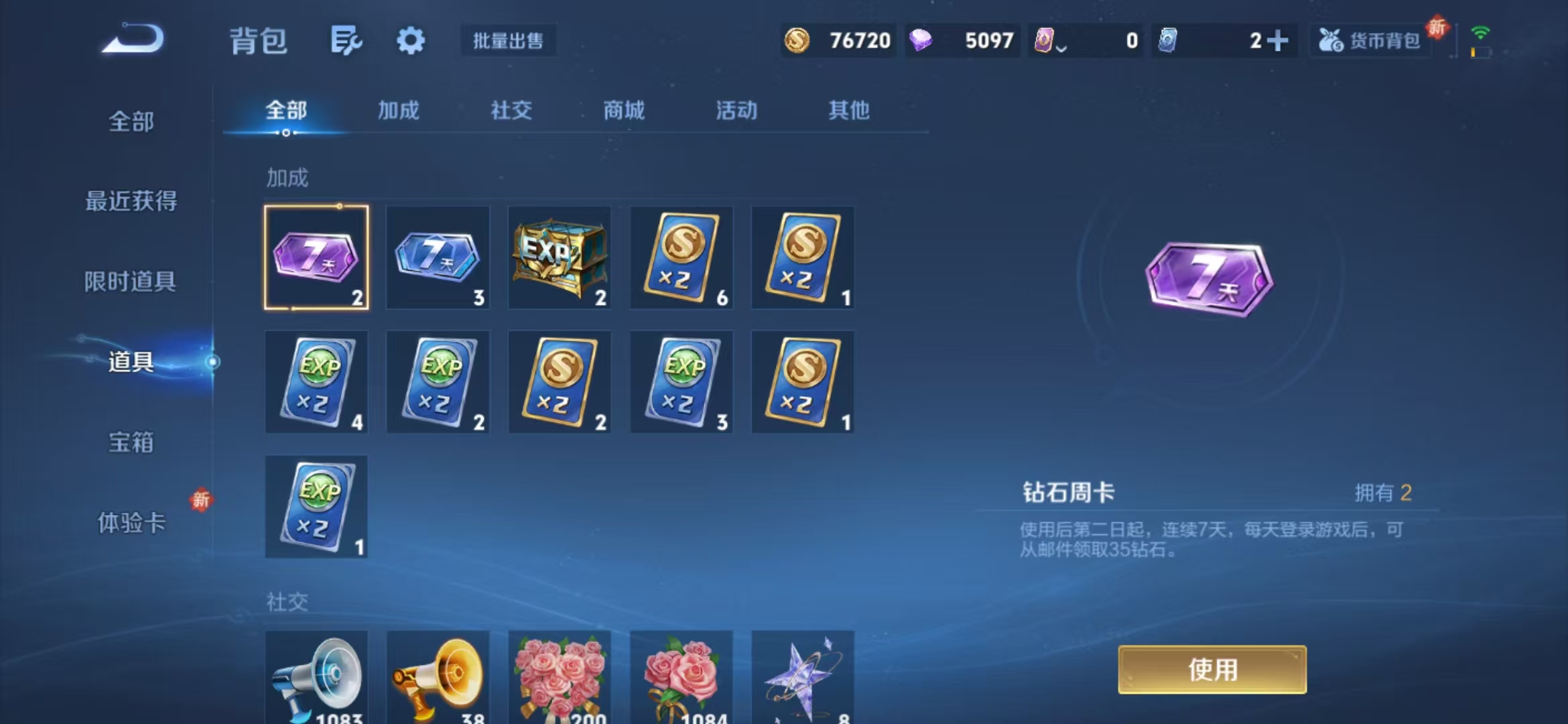
Task: Select the silver megaphone item
Action: 316,677
